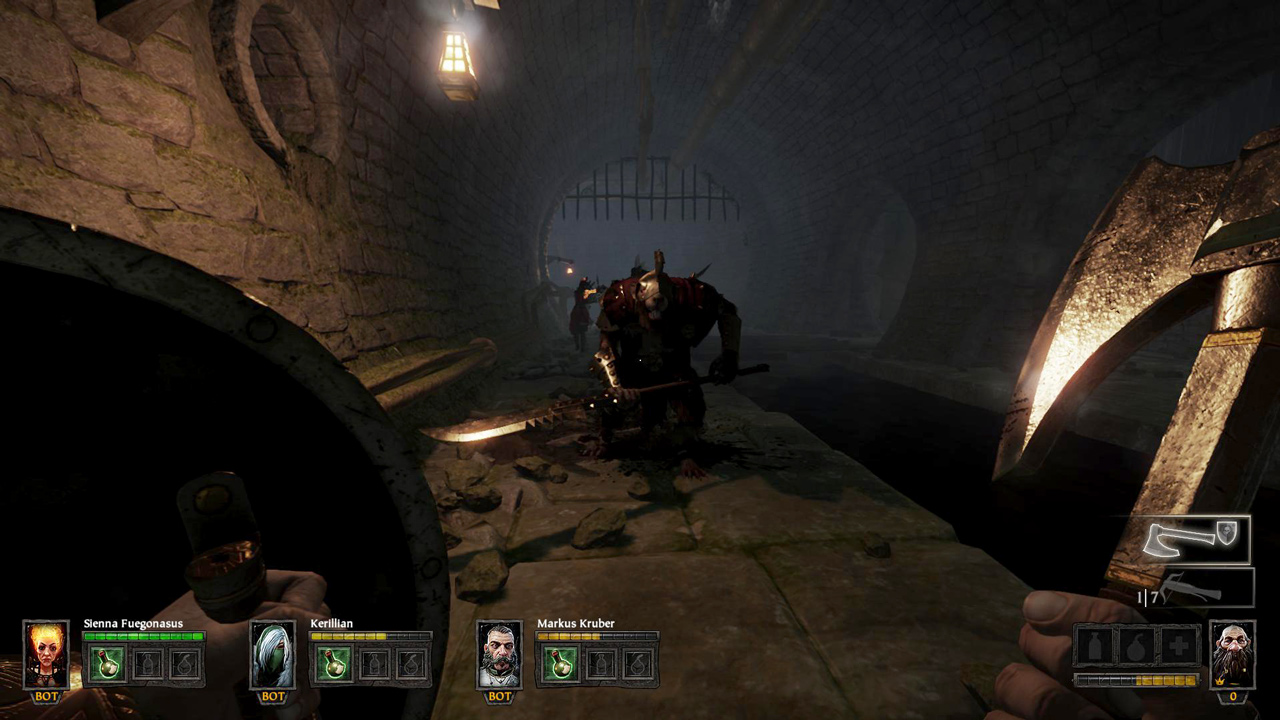Viewport: 1280px width, 720px height.
Task: Click Kerillian's healing draught flask icon
Action: coord(334,663)
